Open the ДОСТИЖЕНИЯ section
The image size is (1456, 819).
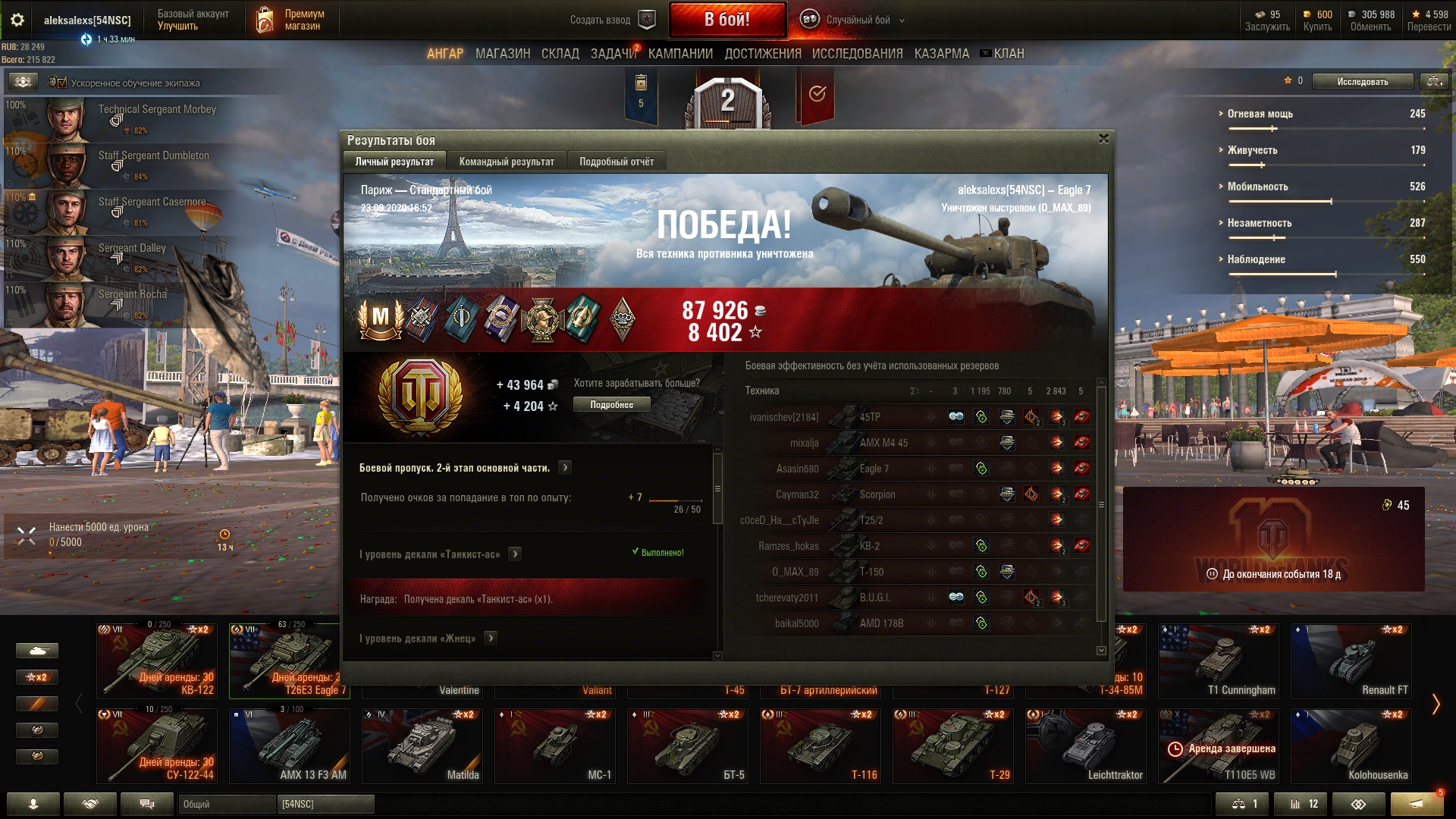point(762,54)
